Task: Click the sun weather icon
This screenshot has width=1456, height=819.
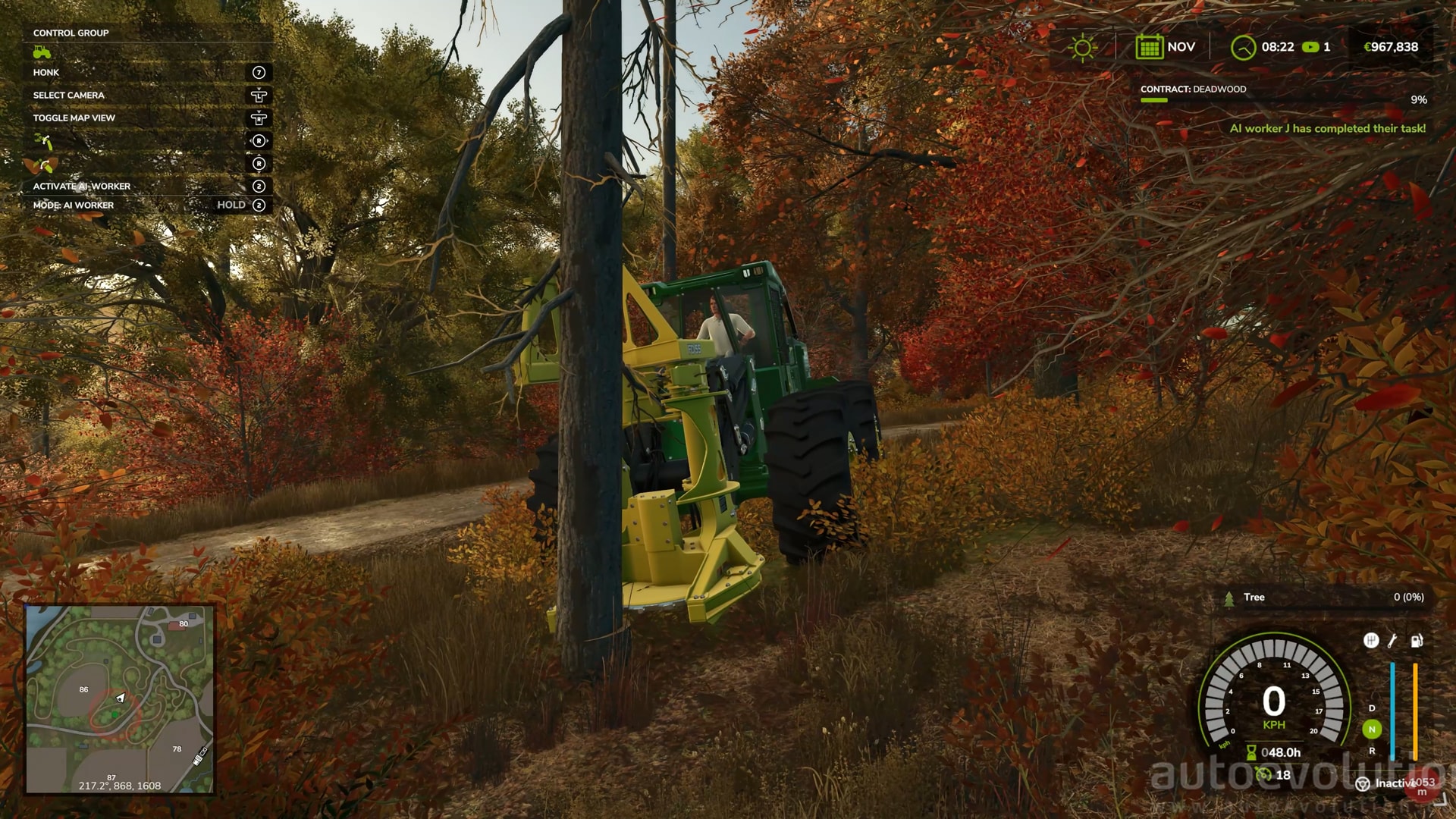Action: click(1082, 48)
